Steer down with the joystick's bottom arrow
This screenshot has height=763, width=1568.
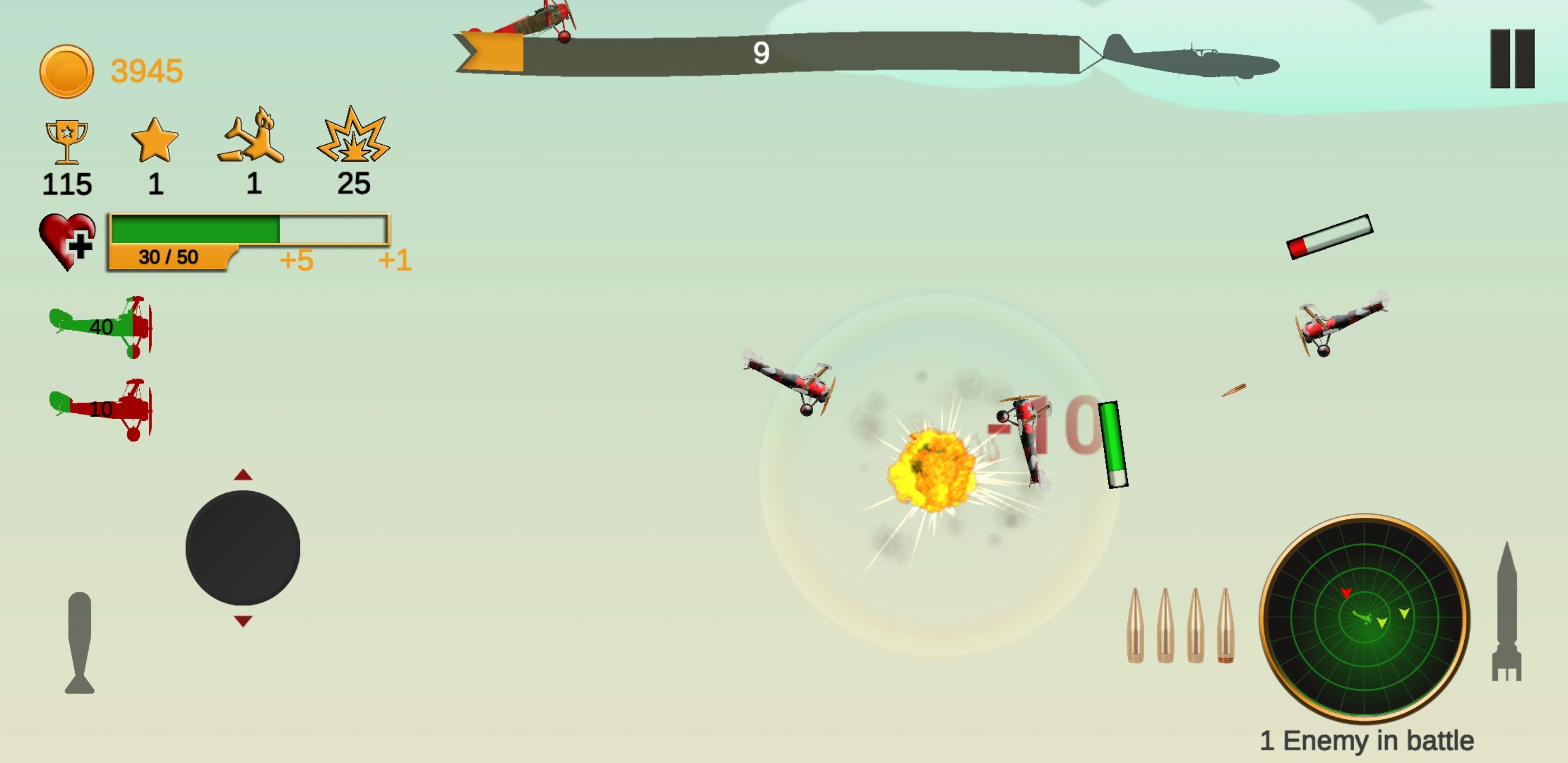[243, 621]
